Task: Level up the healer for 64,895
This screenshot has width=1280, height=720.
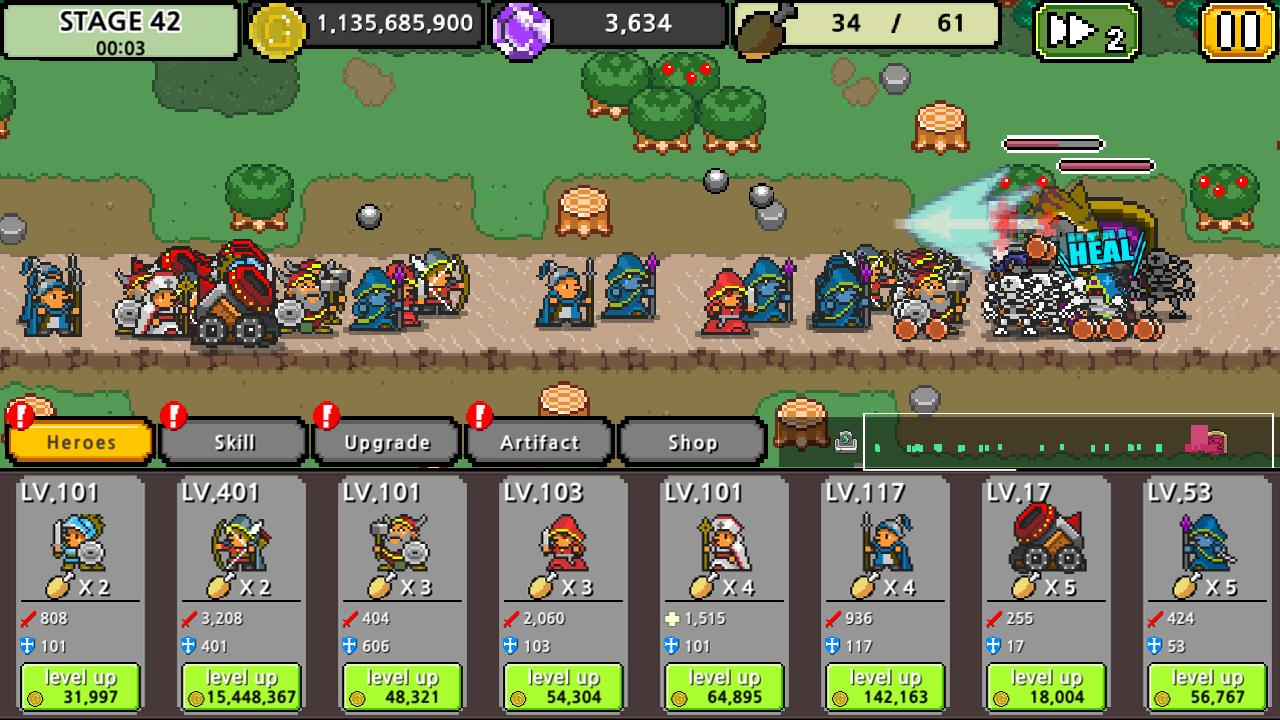Action: pos(724,687)
